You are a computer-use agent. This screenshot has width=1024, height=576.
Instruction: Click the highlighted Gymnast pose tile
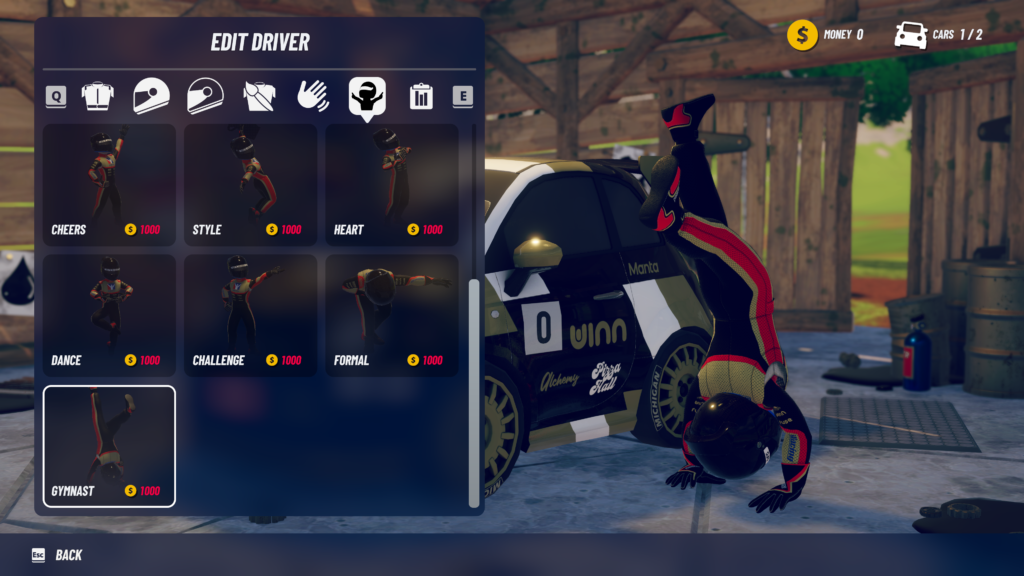click(109, 446)
